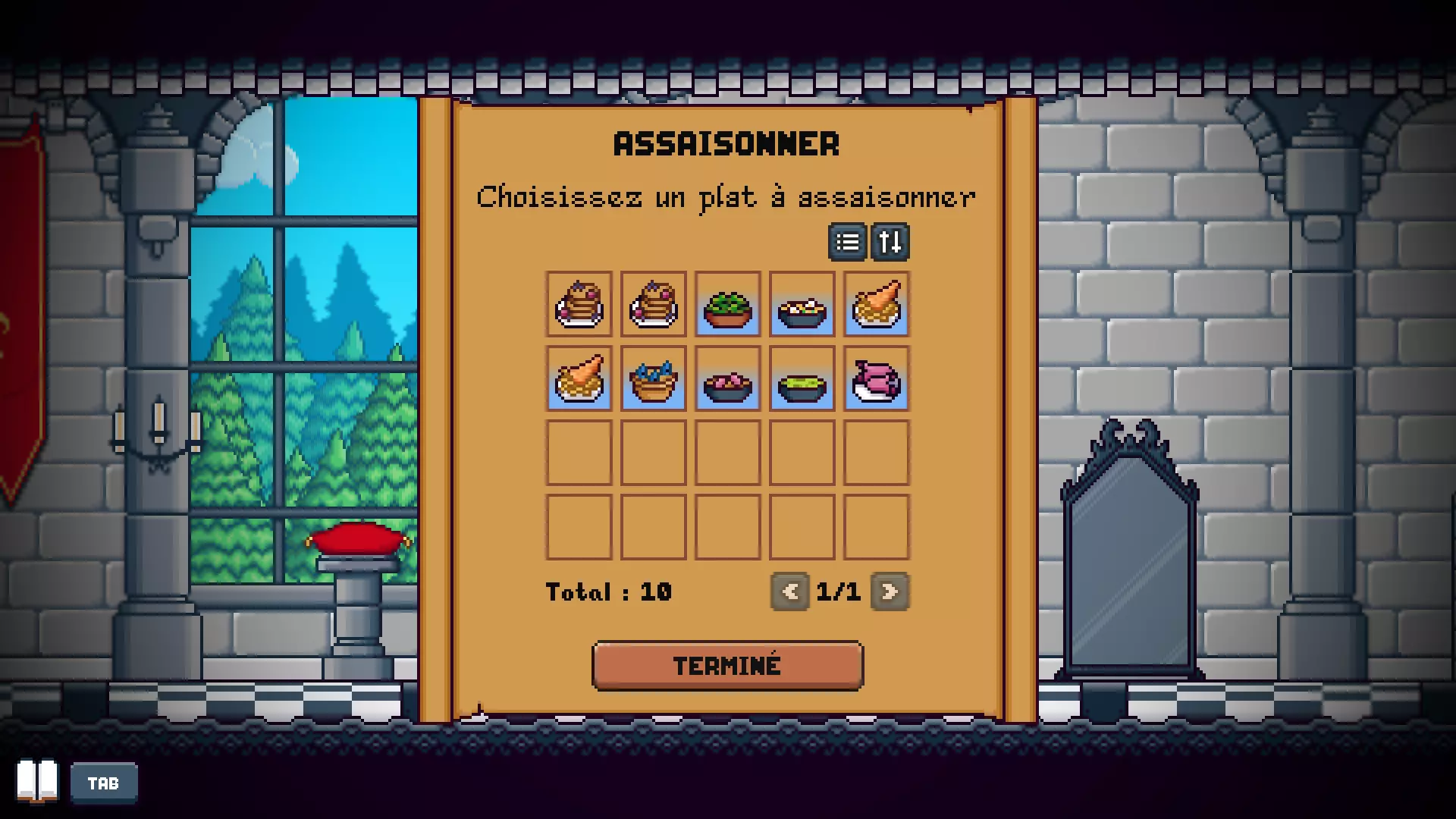
Task: Click the Terminé button
Action: pos(727,666)
